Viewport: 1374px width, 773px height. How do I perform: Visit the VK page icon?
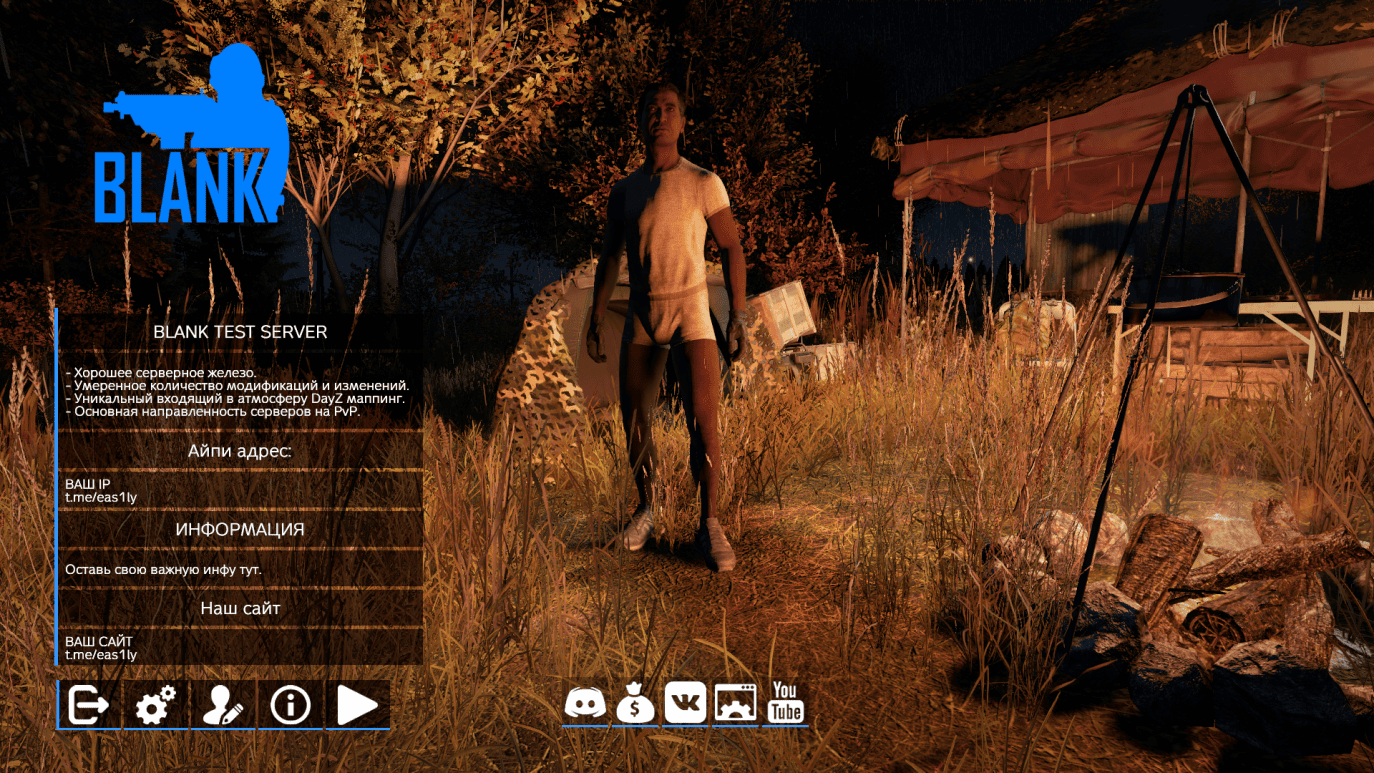click(685, 703)
